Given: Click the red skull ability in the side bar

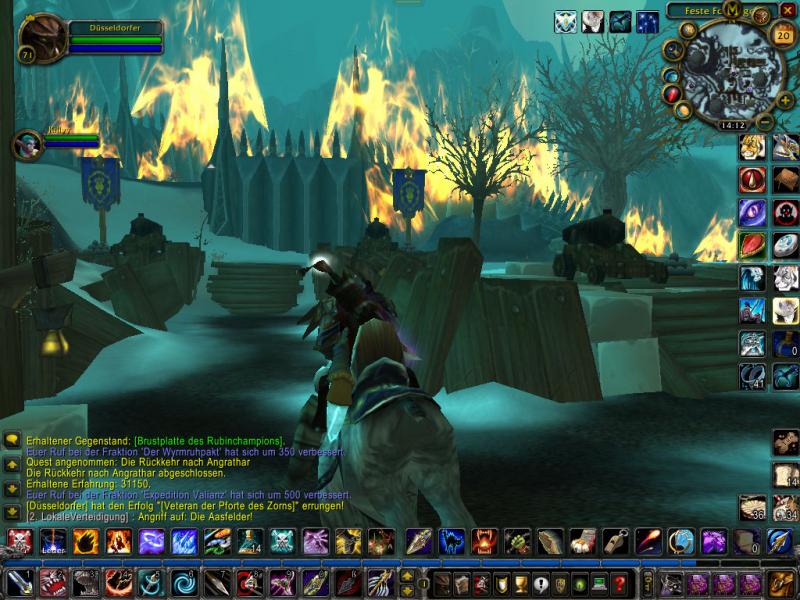Looking at the screenshot, I should tap(785, 212).
